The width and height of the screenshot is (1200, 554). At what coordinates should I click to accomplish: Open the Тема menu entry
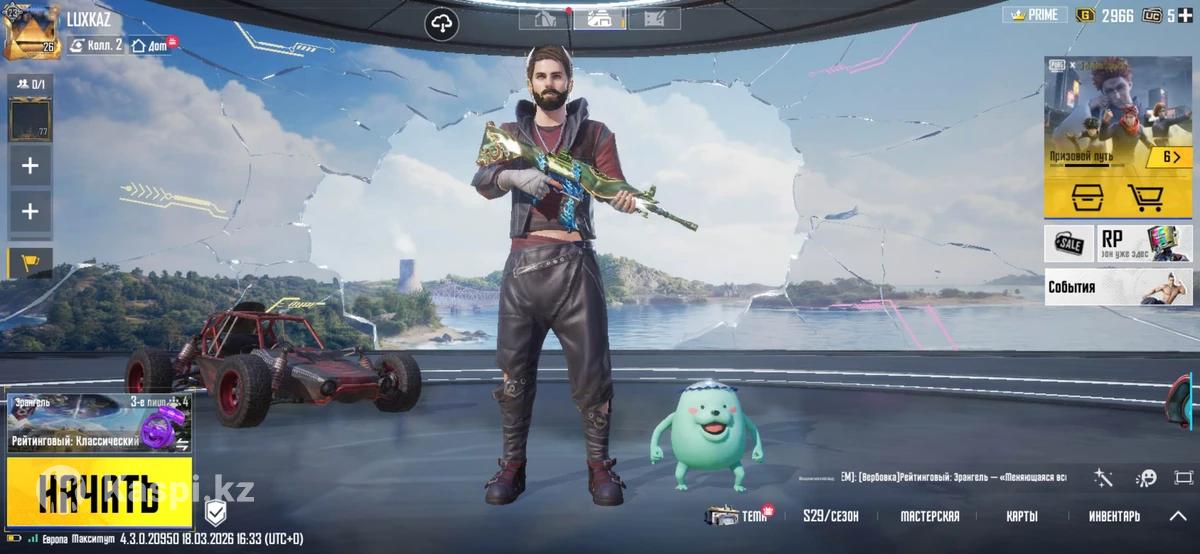coord(739,516)
